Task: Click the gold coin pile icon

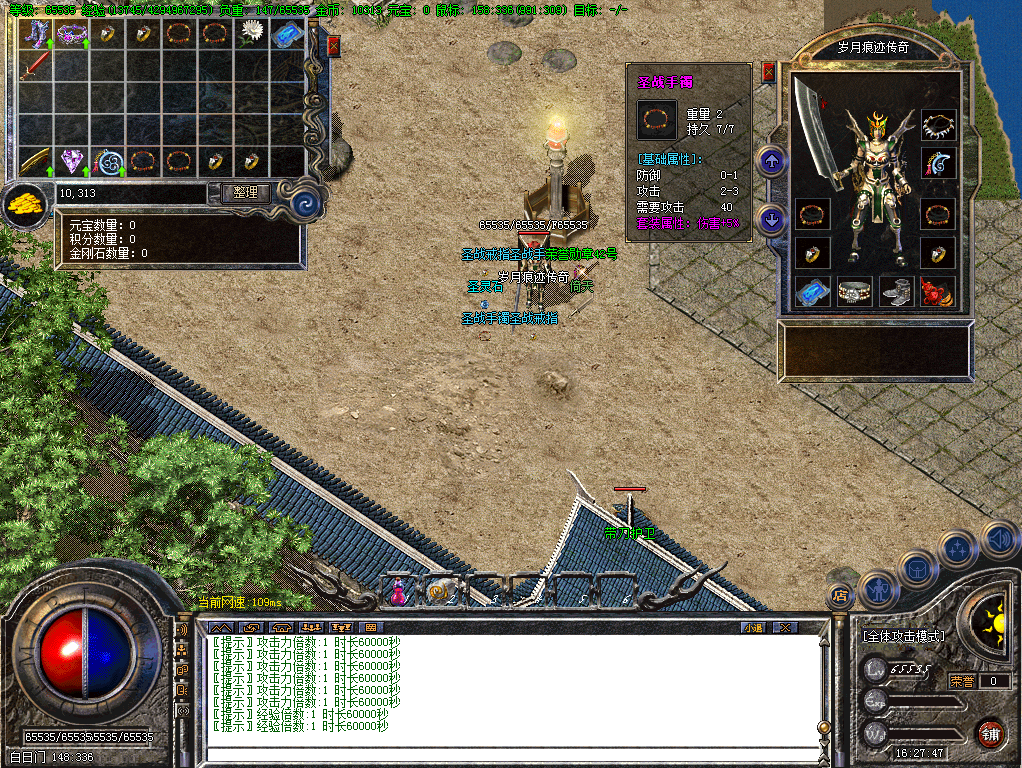Action: click(x=24, y=205)
